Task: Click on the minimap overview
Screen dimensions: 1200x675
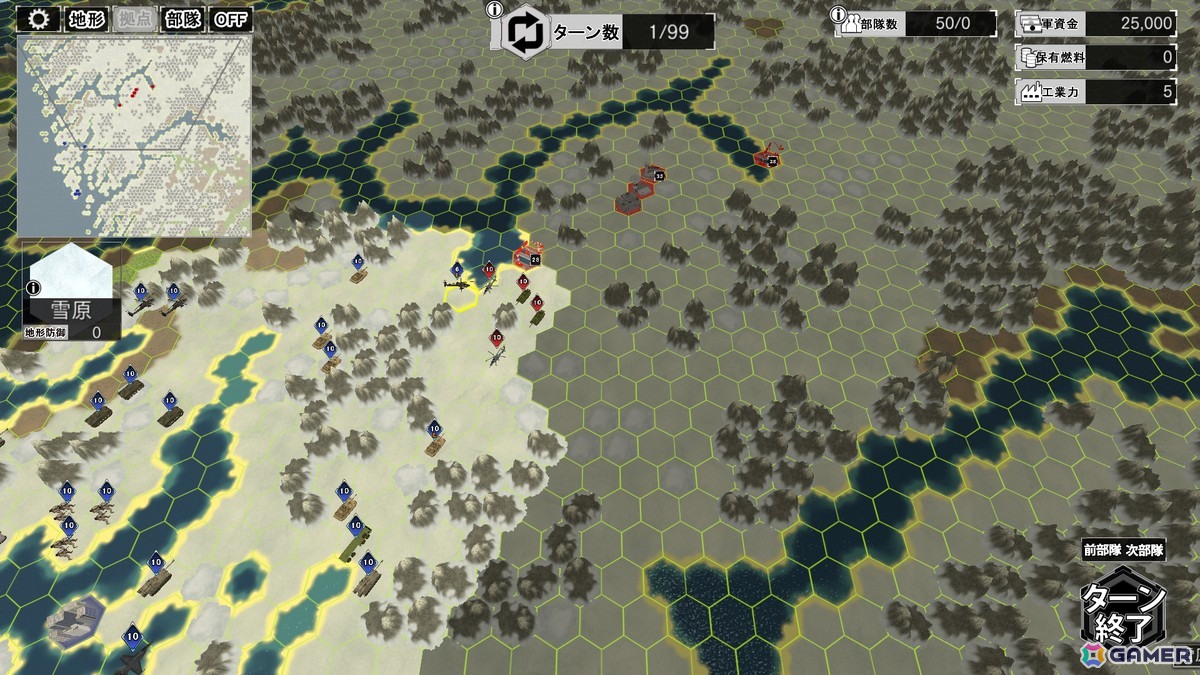Action: (134, 135)
